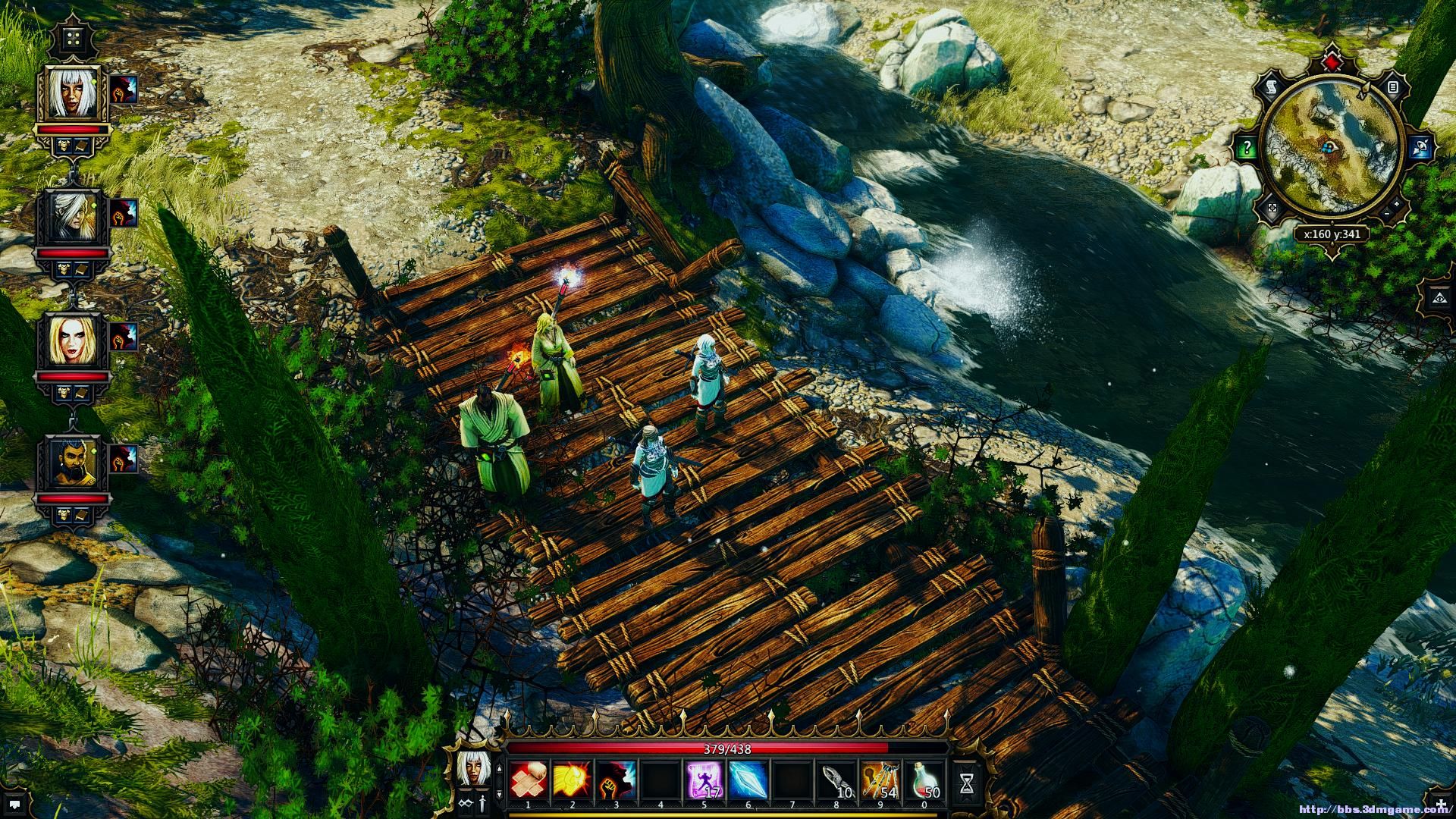
Task: Cast the ice shard spell
Action: point(748,780)
